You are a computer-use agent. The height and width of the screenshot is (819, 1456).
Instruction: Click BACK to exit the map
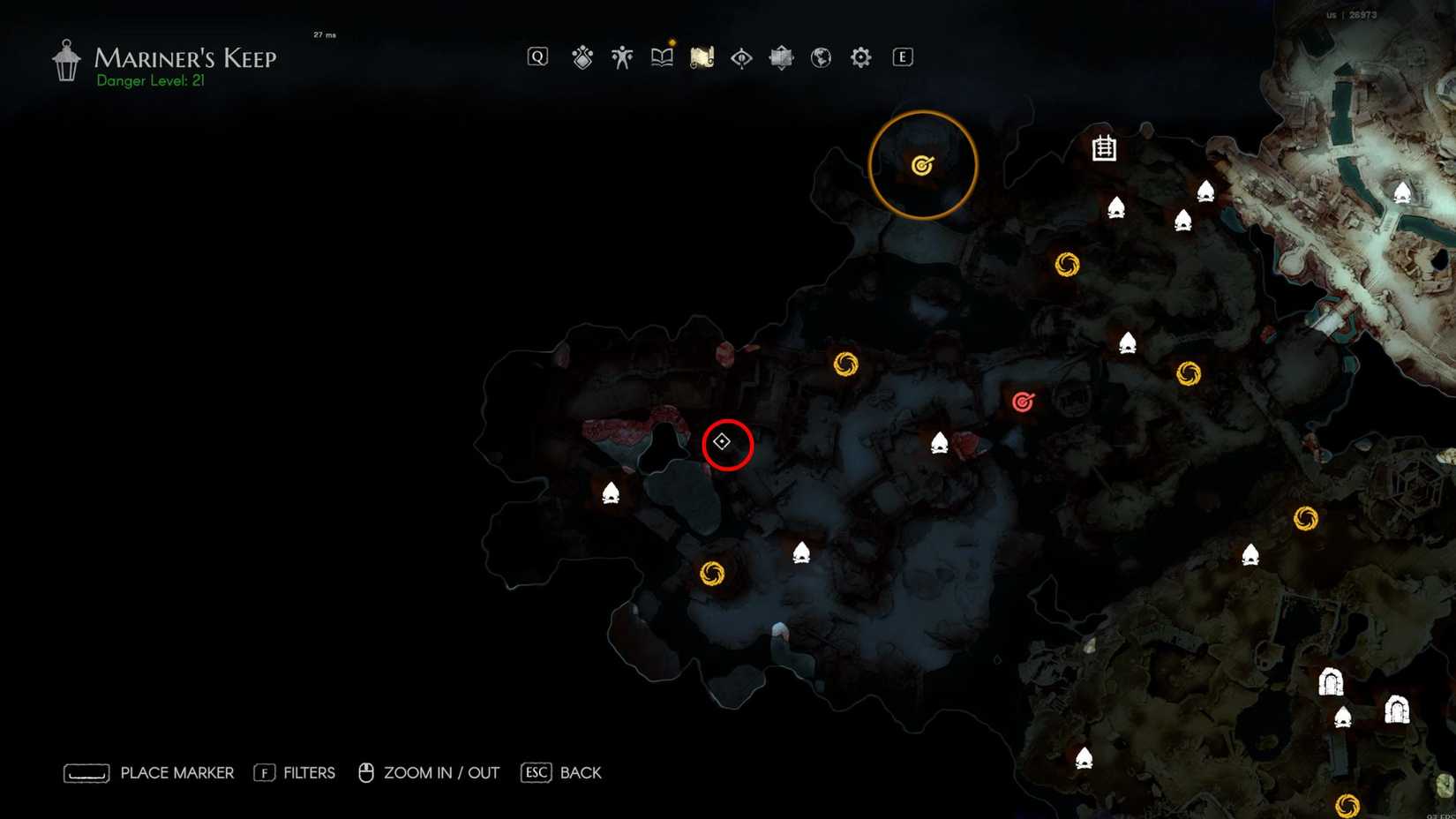pyautogui.click(x=579, y=772)
